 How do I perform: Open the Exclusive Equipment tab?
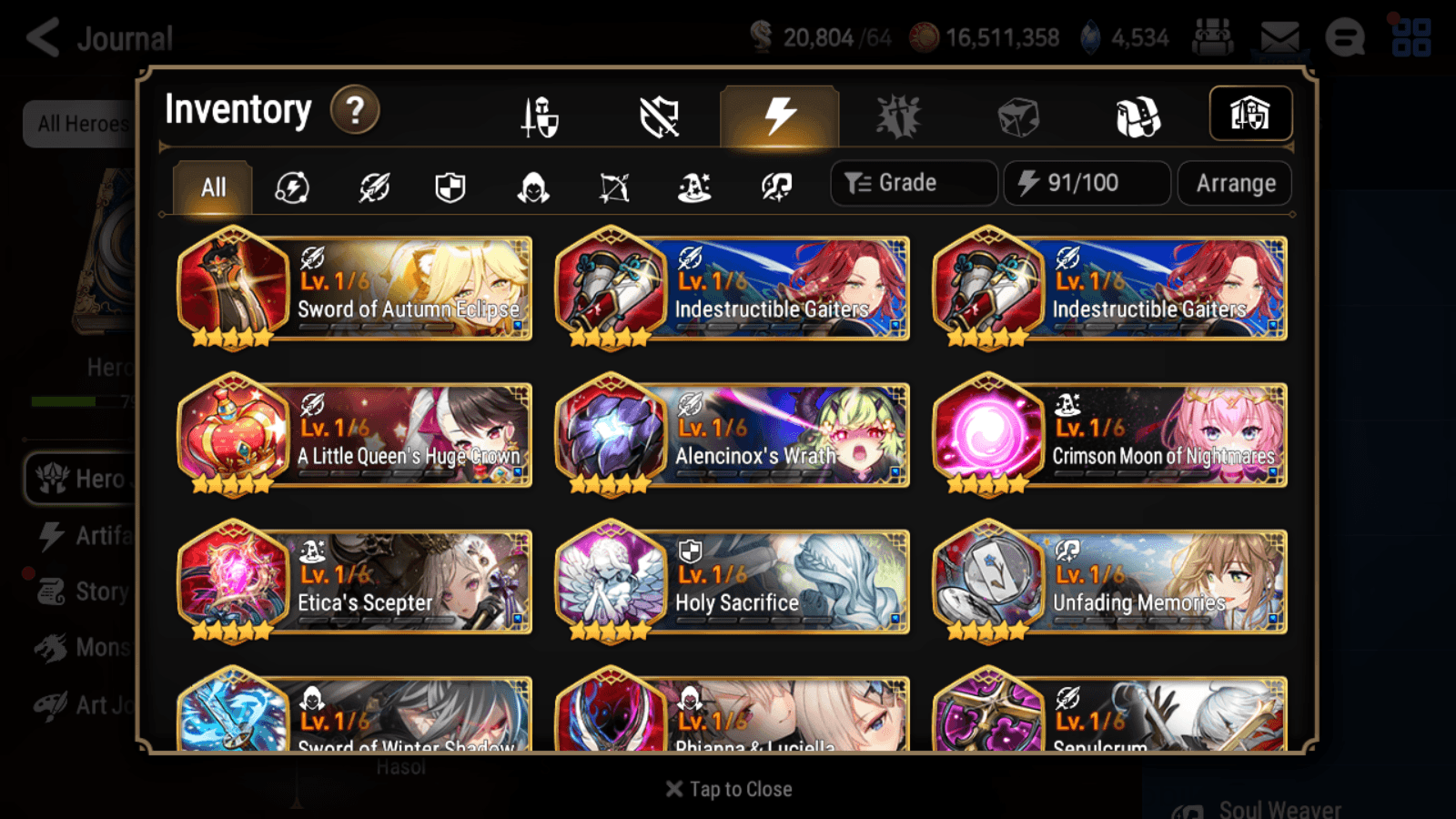661,116
